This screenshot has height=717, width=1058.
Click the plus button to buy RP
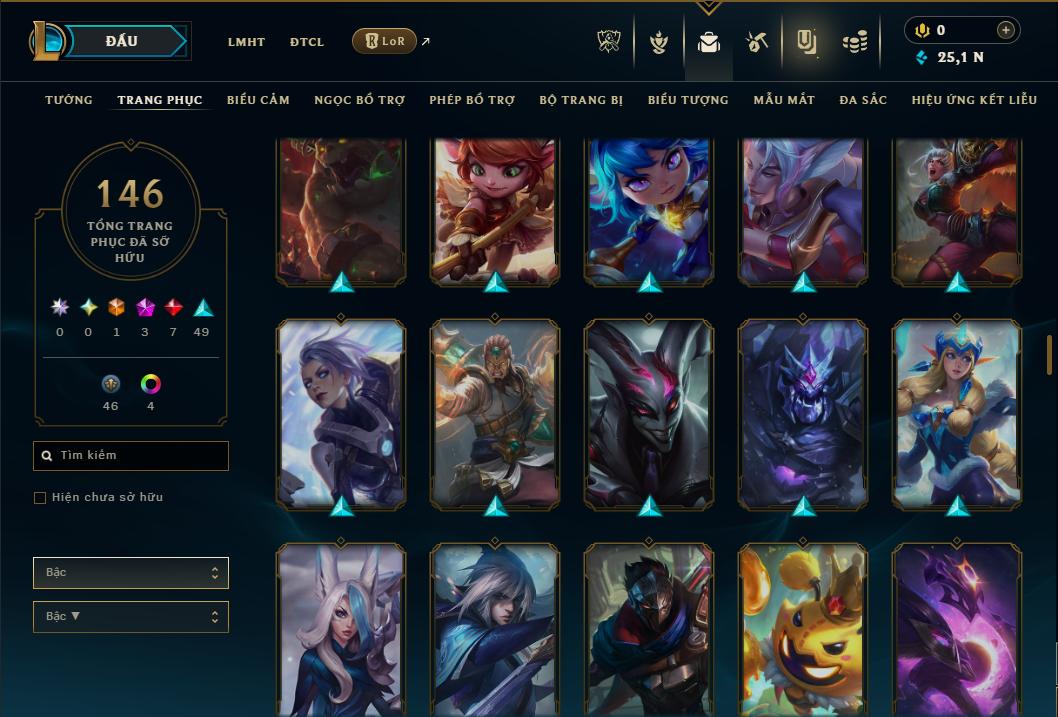(1006, 30)
